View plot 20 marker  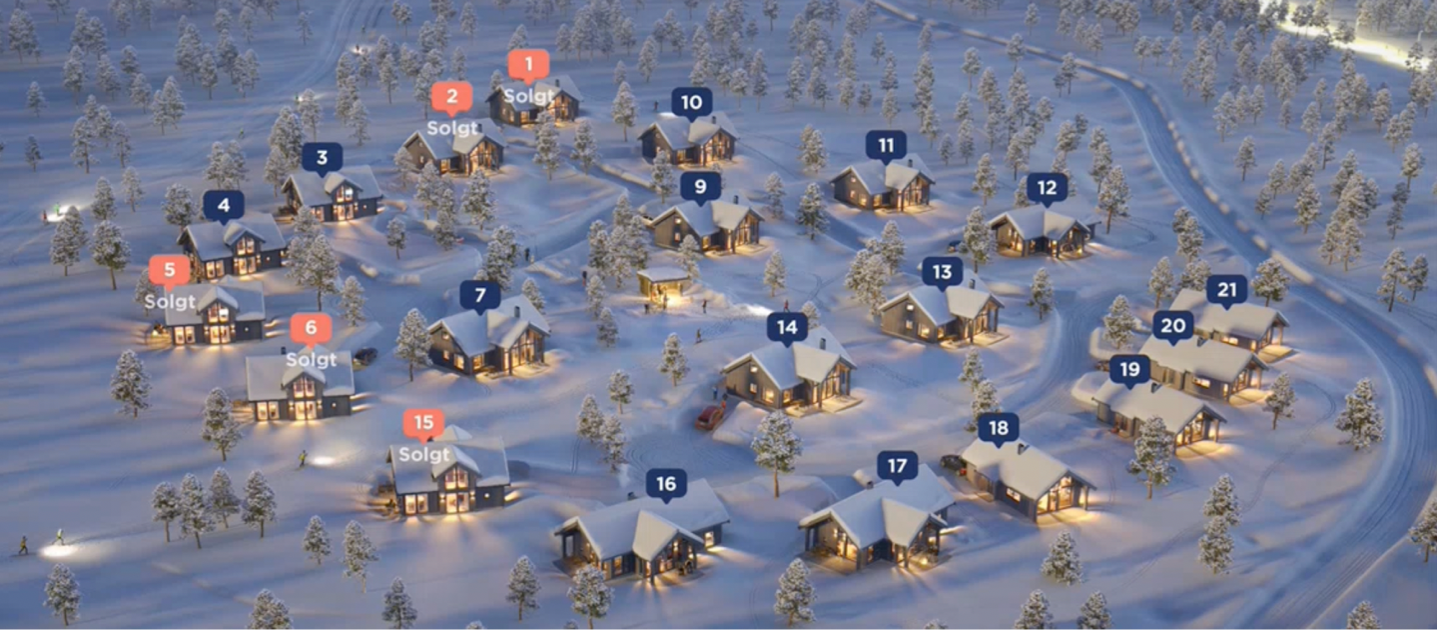(1173, 325)
